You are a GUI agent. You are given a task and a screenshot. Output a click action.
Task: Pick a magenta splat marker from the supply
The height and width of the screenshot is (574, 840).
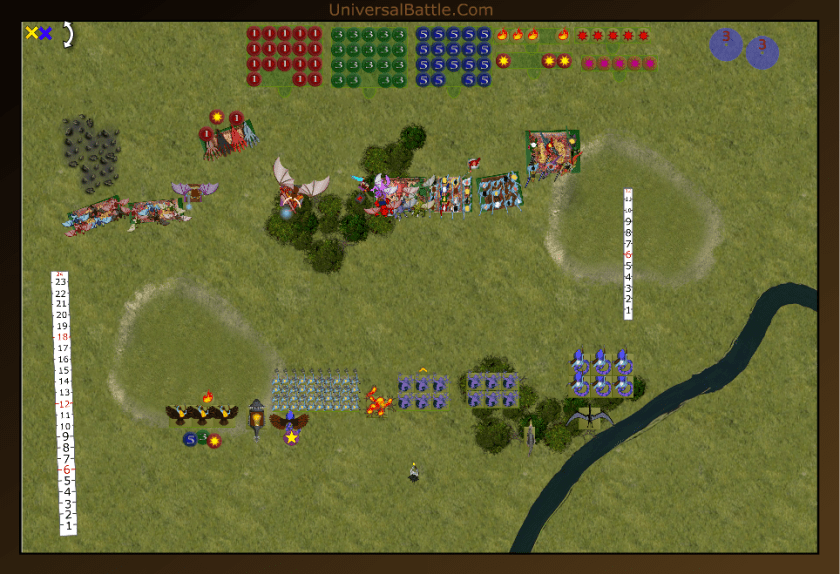(589, 63)
